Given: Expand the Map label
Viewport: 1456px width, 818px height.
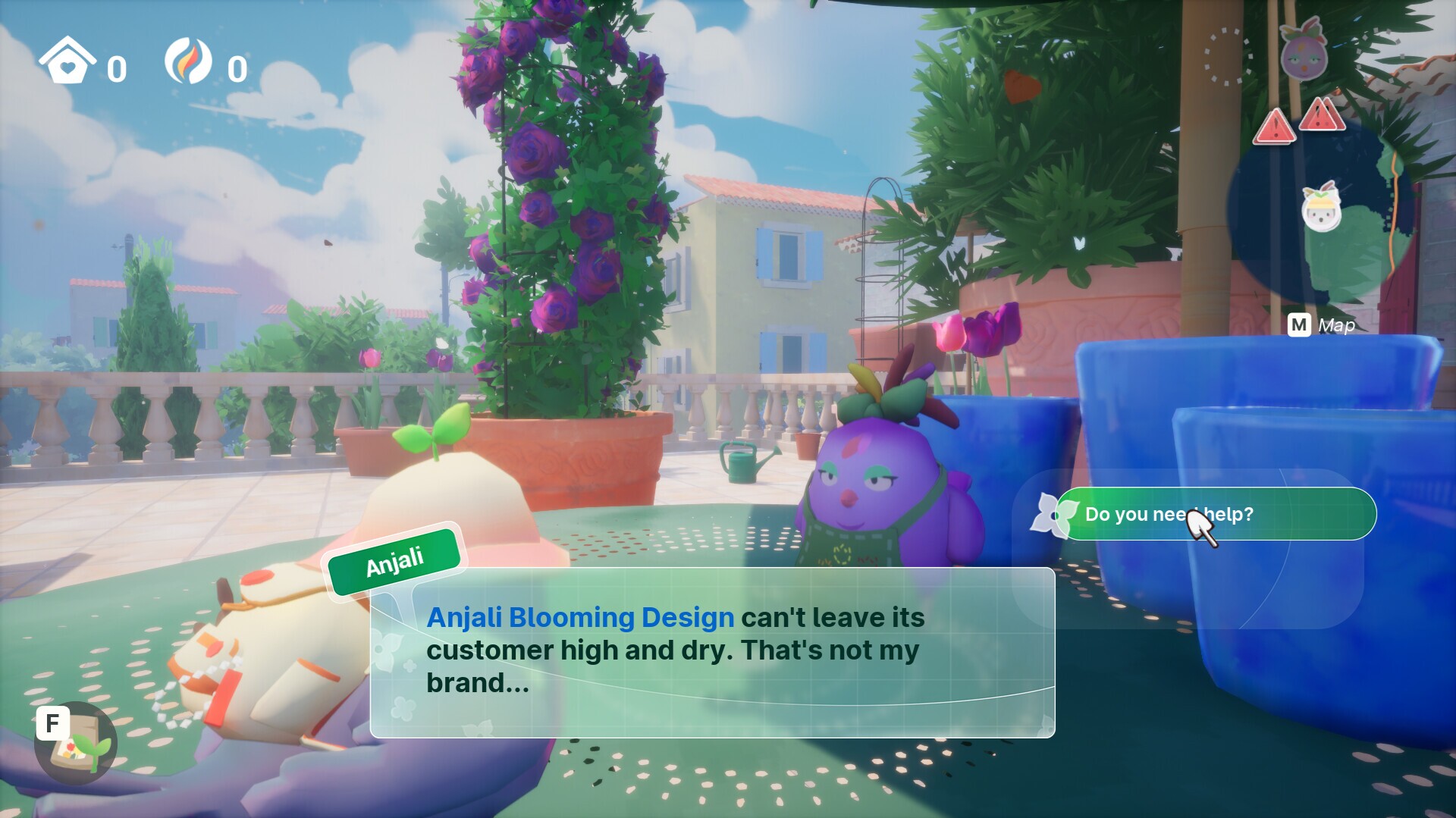Looking at the screenshot, I should pyautogui.click(x=1336, y=326).
